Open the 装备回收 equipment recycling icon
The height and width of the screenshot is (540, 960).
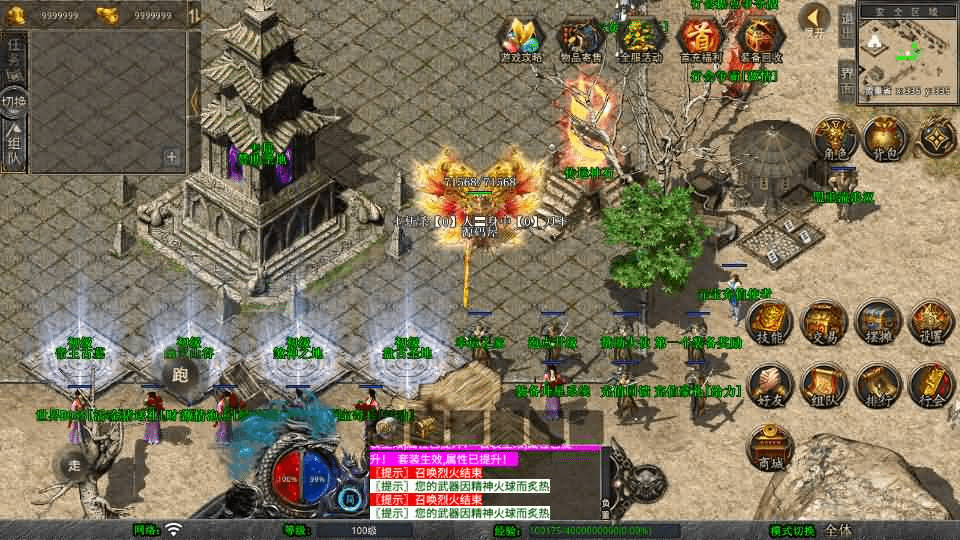759,40
